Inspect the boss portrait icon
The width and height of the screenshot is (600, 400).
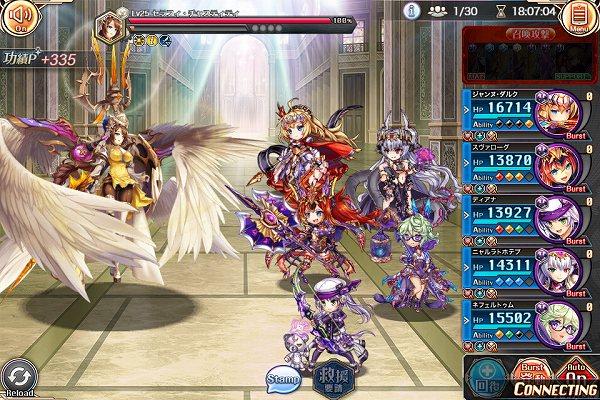tap(109, 25)
